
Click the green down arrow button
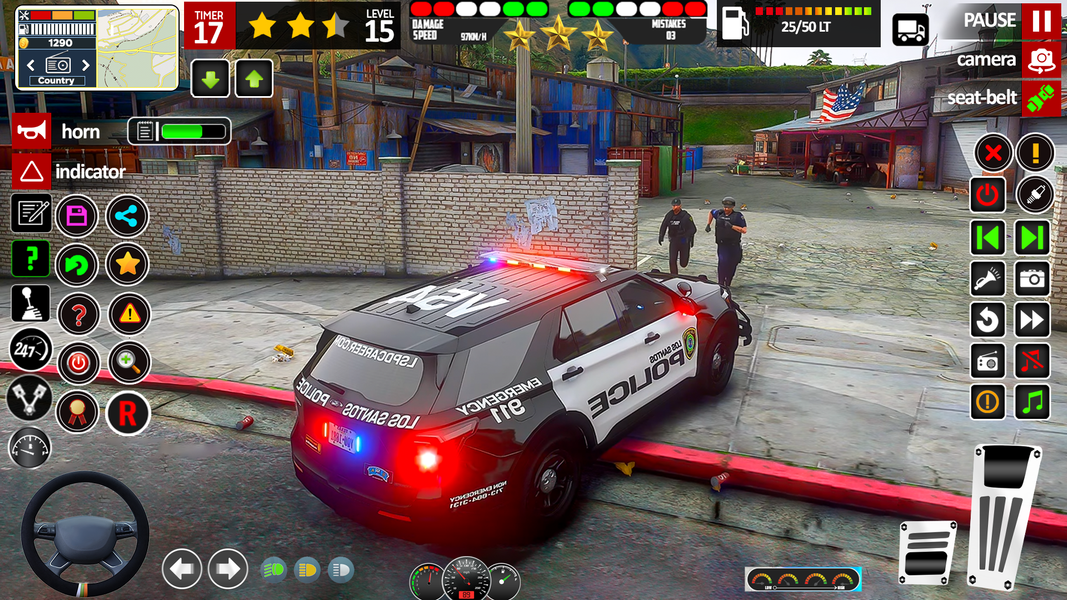(x=210, y=79)
